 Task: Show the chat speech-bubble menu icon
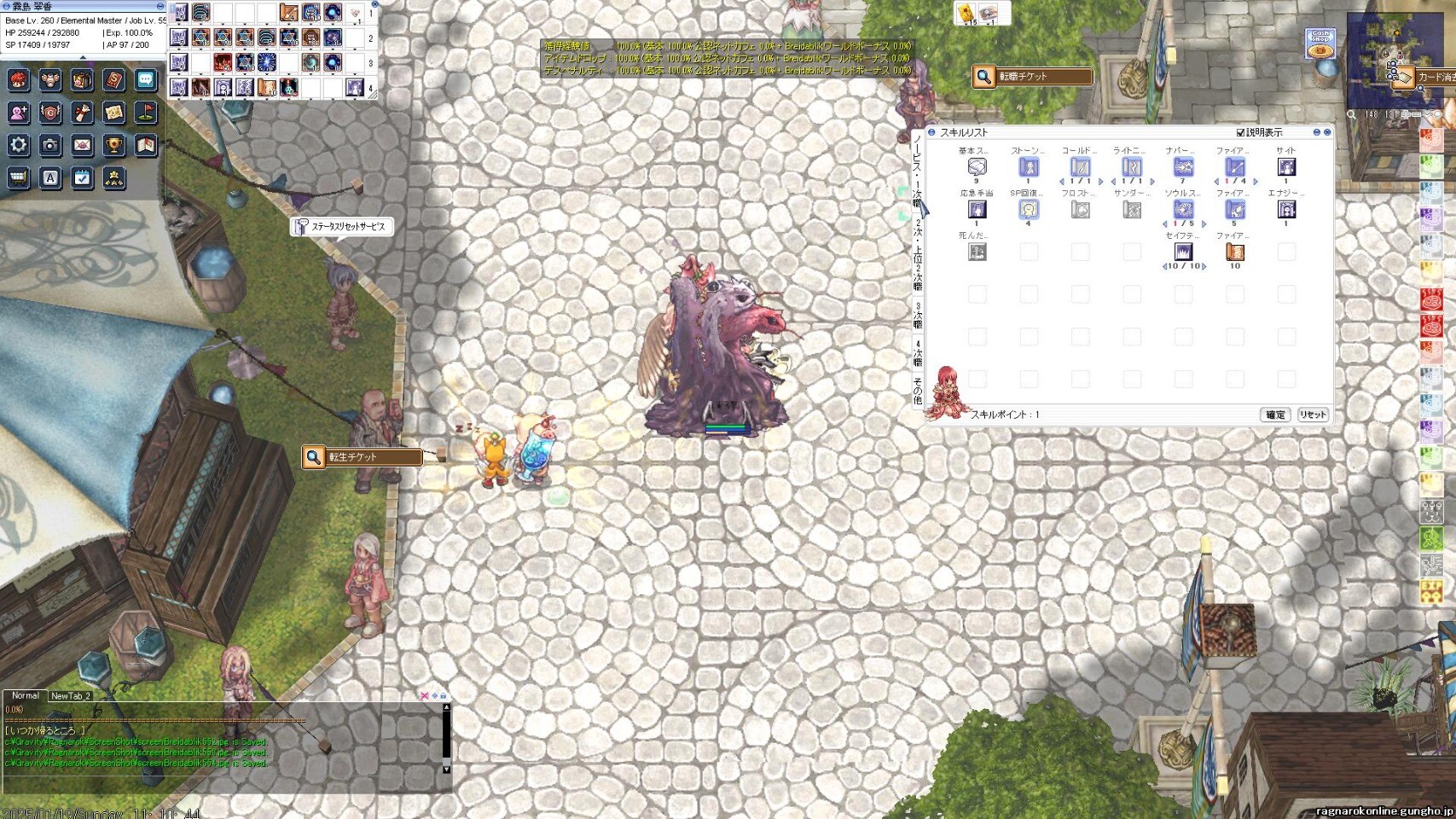click(x=146, y=80)
